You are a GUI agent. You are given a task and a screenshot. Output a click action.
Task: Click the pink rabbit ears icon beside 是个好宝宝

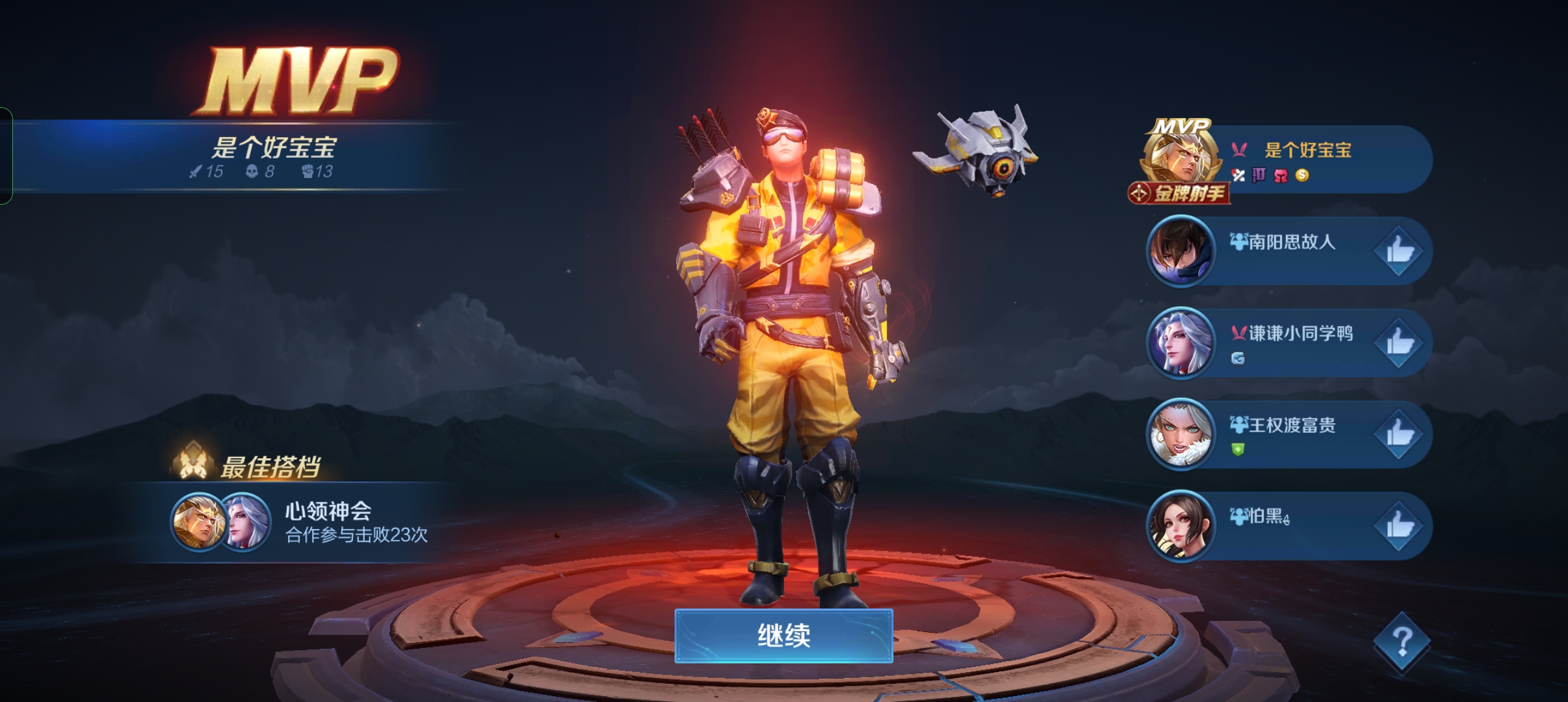[1239, 150]
